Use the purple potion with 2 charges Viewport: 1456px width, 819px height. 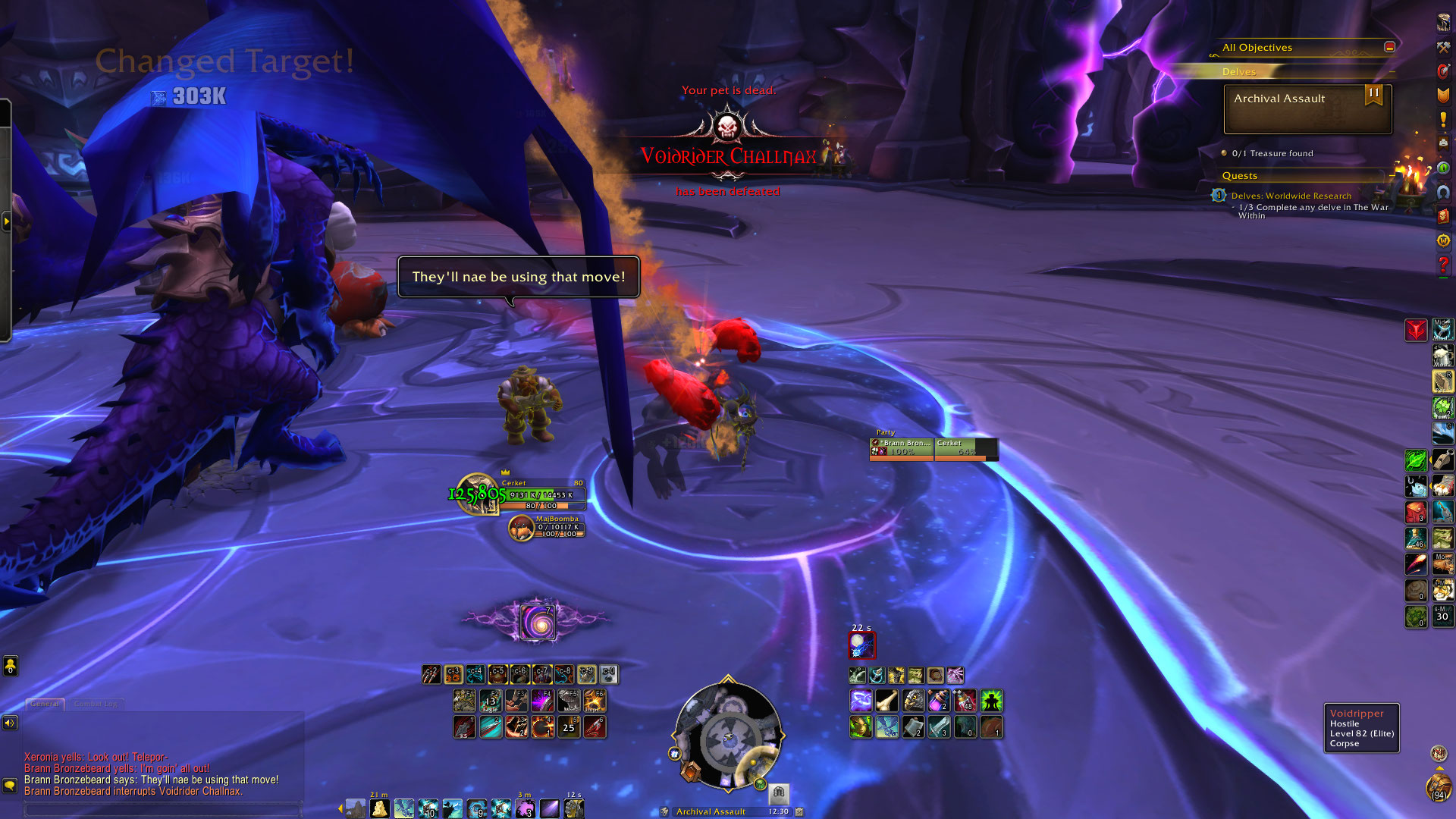click(939, 701)
